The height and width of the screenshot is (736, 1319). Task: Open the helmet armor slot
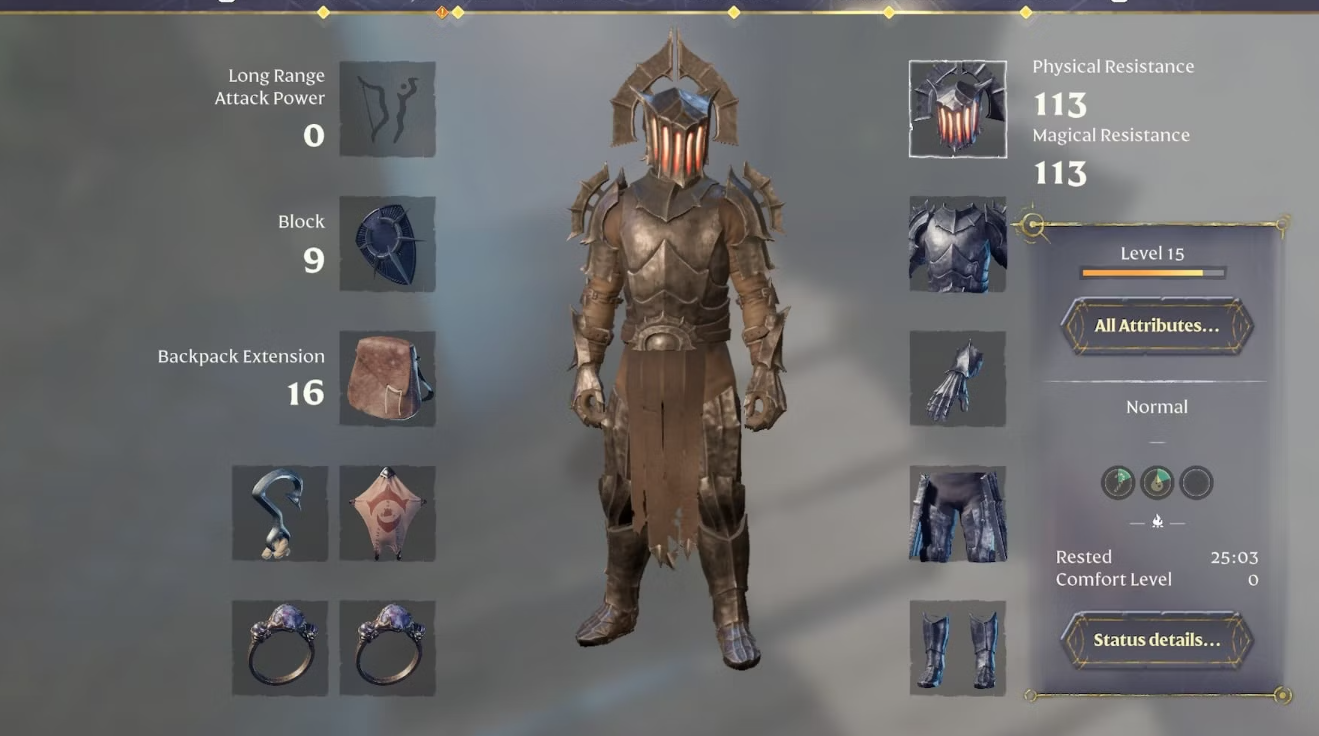pyautogui.click(x=956, y=109)
